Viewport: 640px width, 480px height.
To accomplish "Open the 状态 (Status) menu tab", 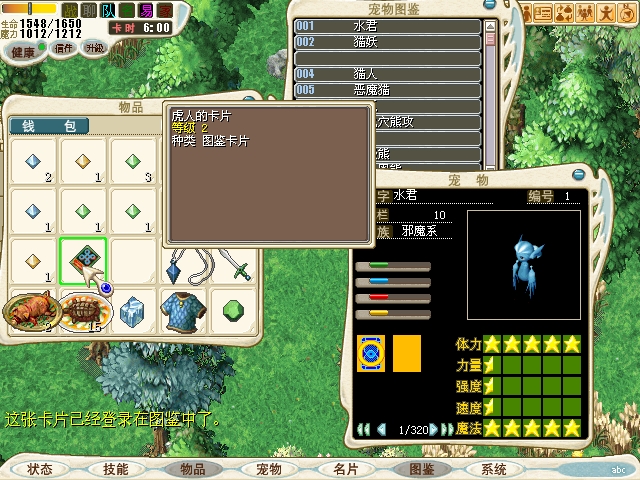I will [x=41, y=468].
